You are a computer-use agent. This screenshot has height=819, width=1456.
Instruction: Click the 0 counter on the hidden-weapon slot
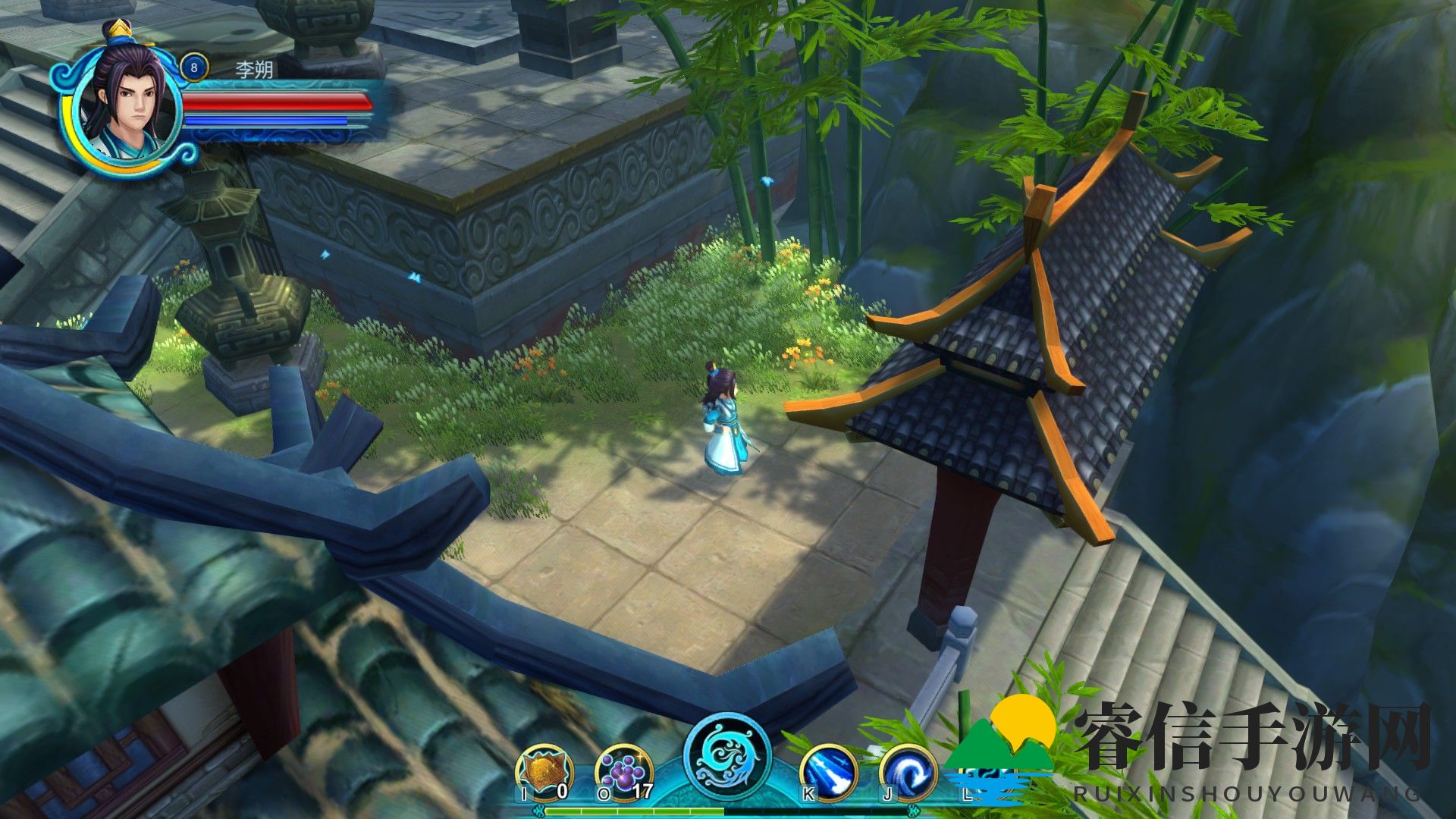tap(563, 791)
